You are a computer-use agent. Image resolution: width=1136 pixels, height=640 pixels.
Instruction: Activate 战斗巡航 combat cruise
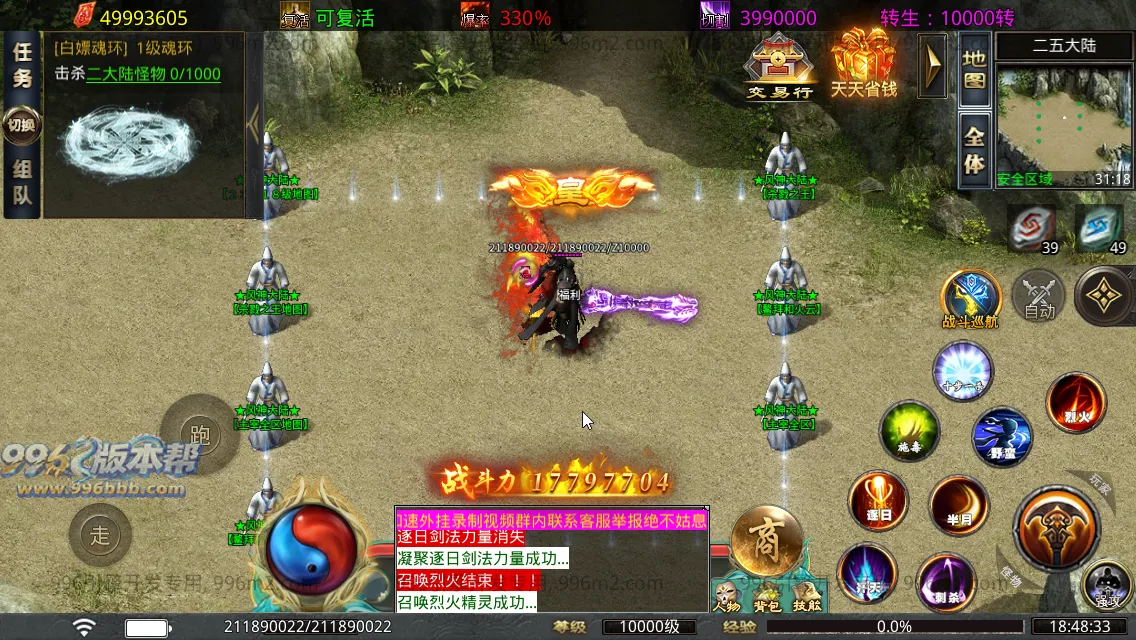pyautogui.click(x=970, y=297)
